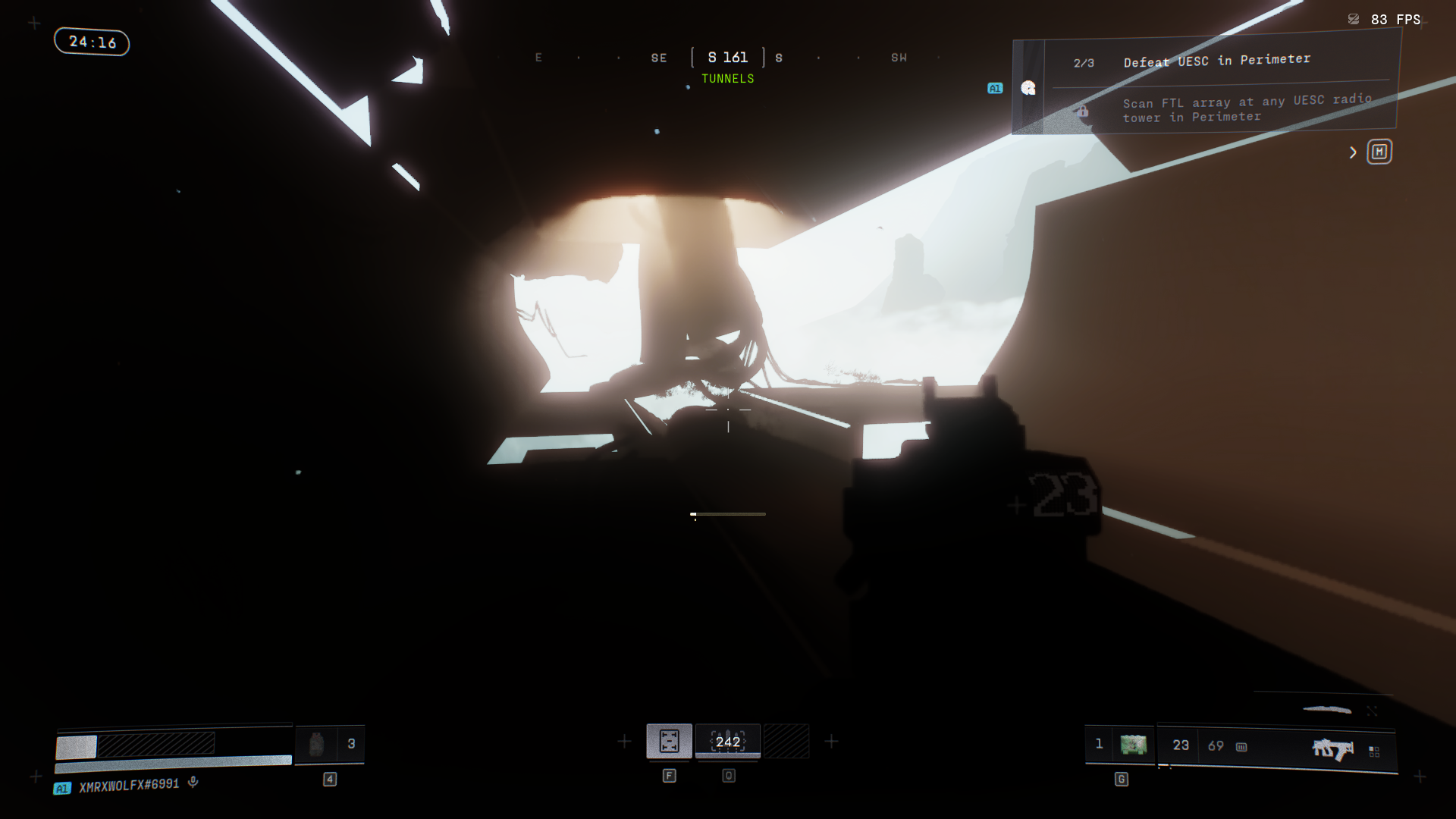
Task: Select the Defeat UESC in Perimeter objective
Action: (x=1216, y=61)
